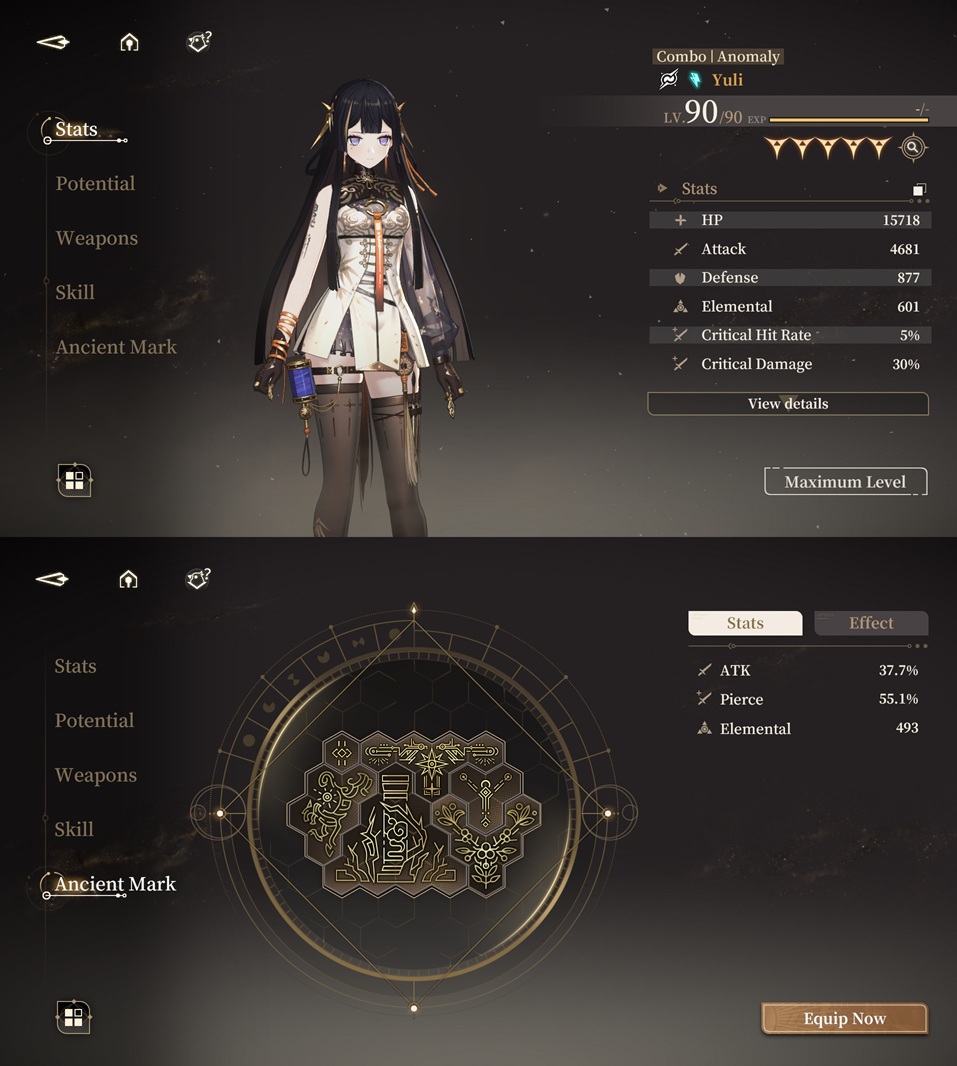Click the Maximum Level button
The width and height of the screenshot is (957, 1066).
pyautogui.click(x=845, y=482)
